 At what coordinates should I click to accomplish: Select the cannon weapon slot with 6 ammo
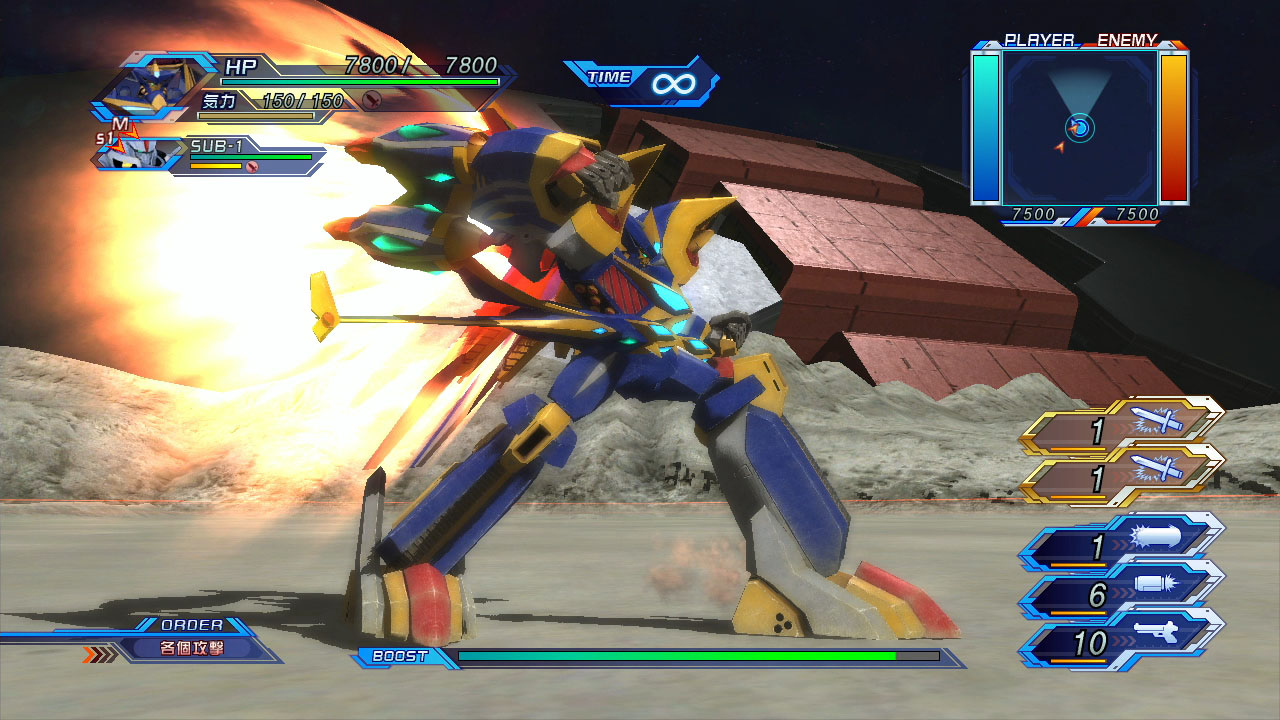[x=1122, y=594]
